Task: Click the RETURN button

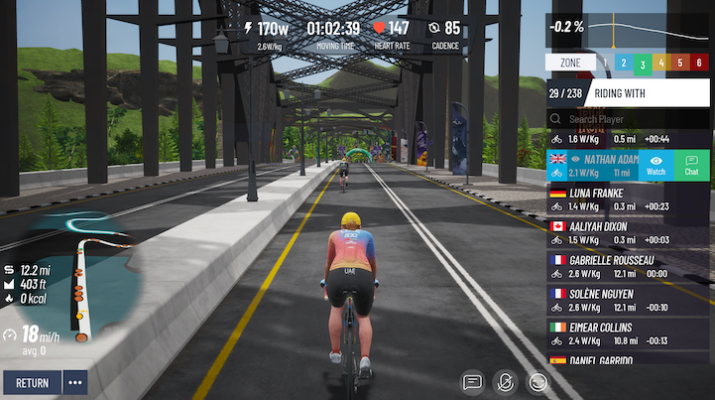Action: (x=32, y=382)
